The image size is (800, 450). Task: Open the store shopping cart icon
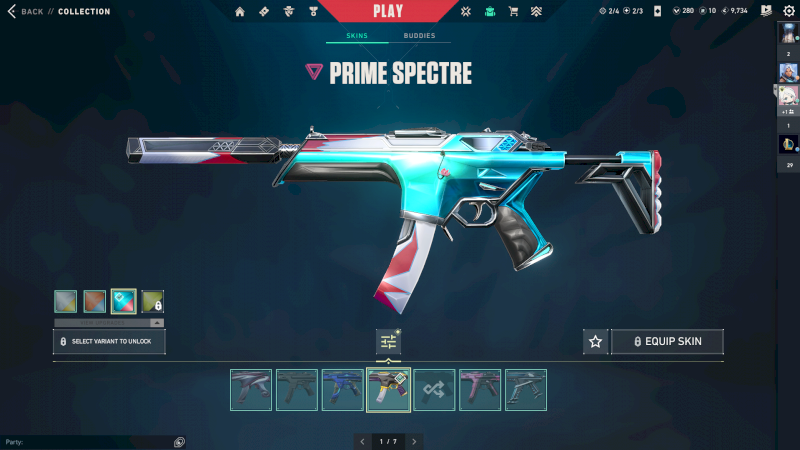point(514,12)
